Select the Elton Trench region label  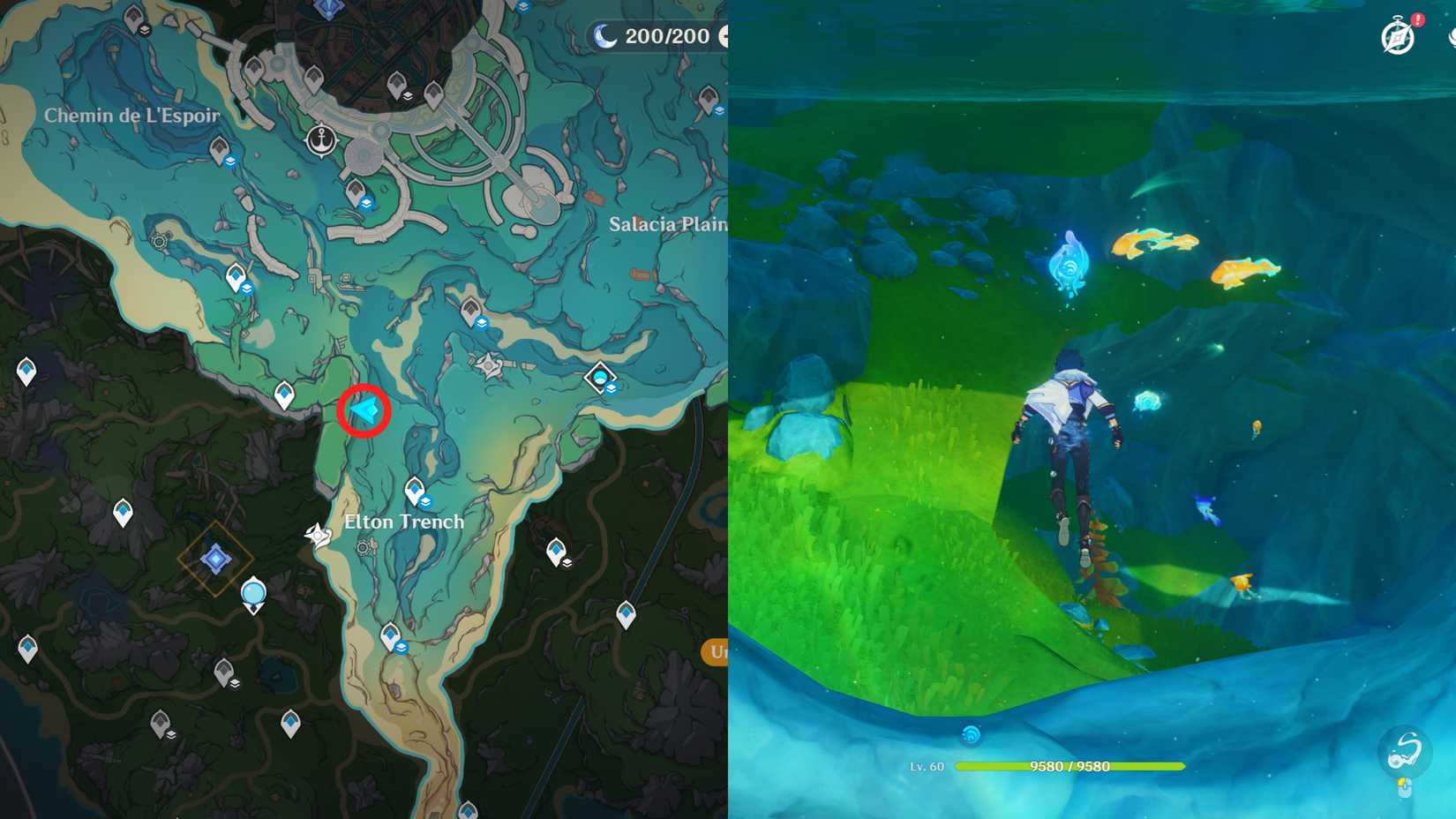406,521
